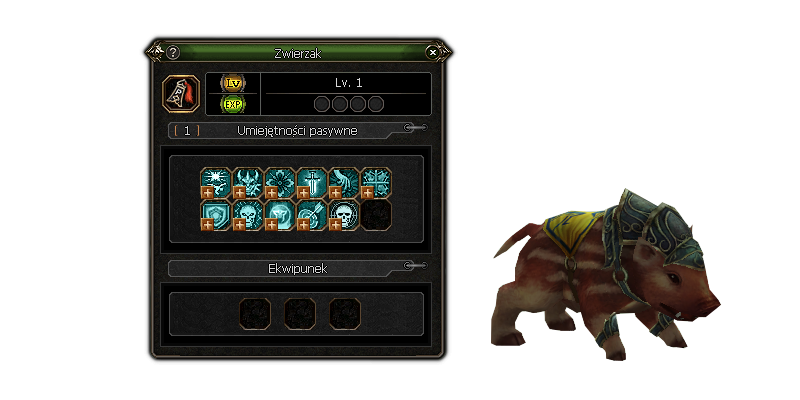
Task: Upgrade the glowing skull passive skill
Action: coord(239,224)
